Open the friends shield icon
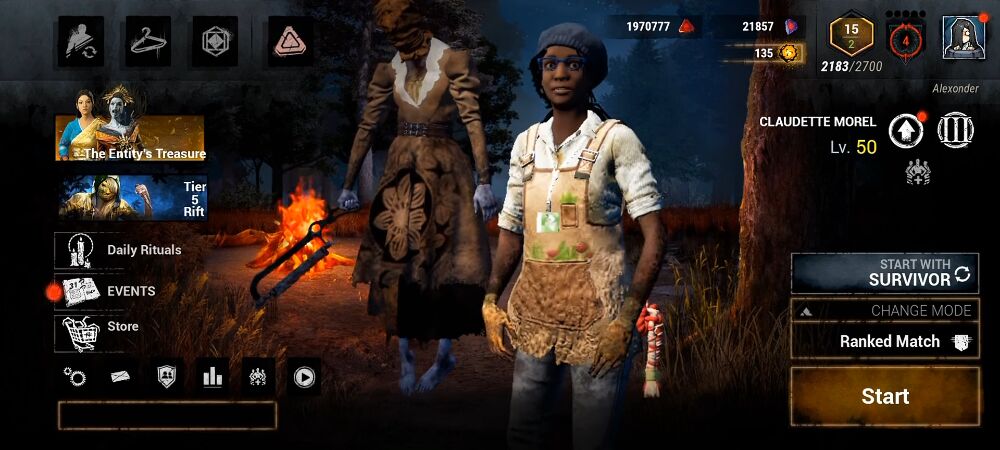Screen dimensions: 1000x450 pyautogui.click(x=166, y=377)
